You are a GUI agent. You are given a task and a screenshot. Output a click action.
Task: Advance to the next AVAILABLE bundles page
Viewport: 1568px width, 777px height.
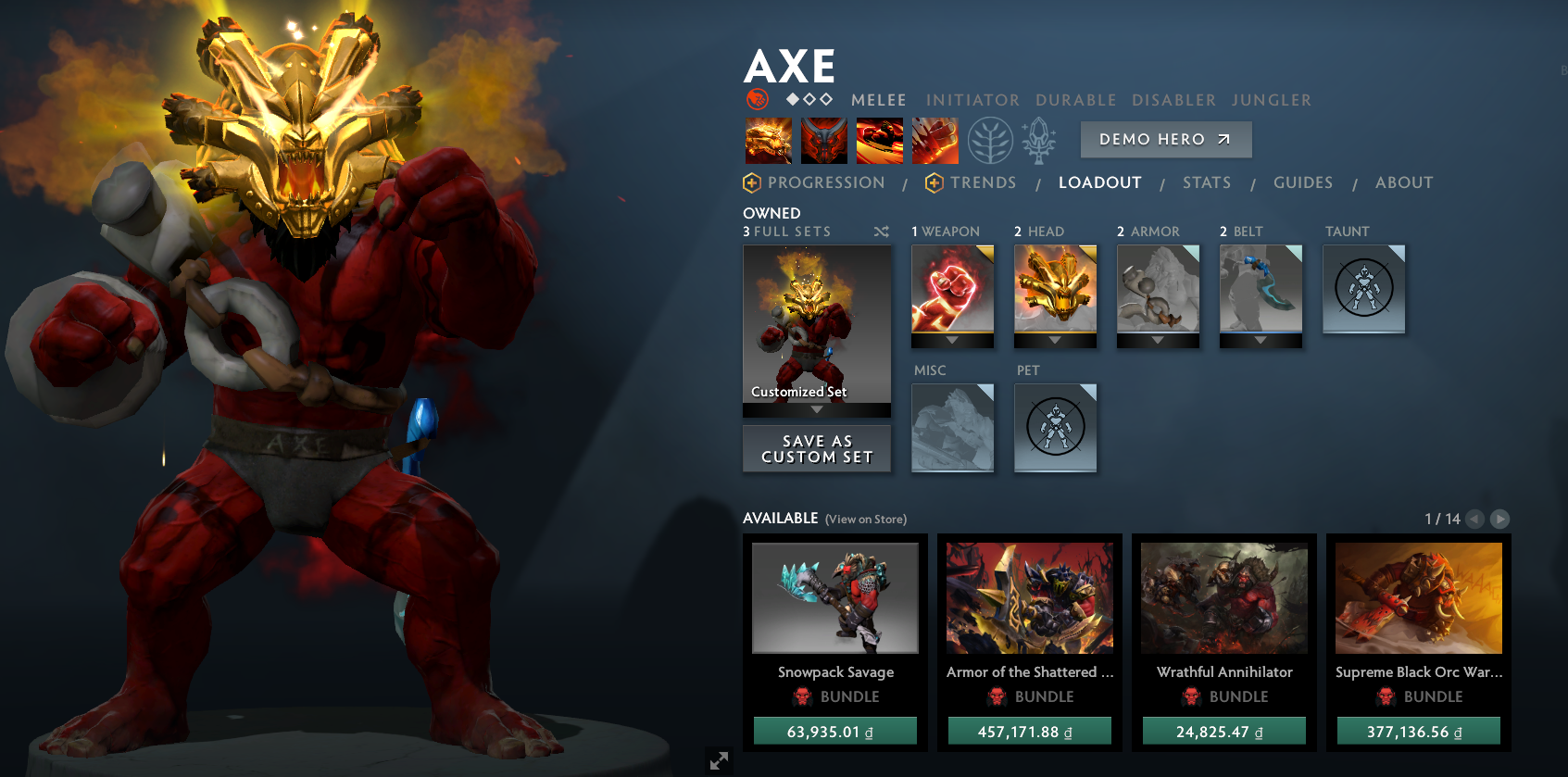point(1500,520)
